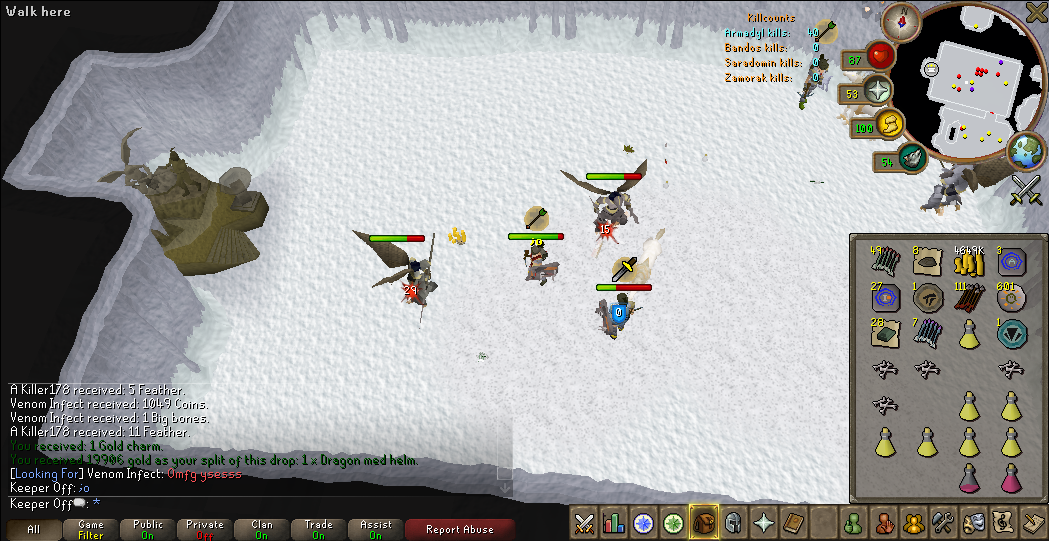Select the All chat tab
Viewport: 1049px width, 541px height.
(x=34, y=529)
